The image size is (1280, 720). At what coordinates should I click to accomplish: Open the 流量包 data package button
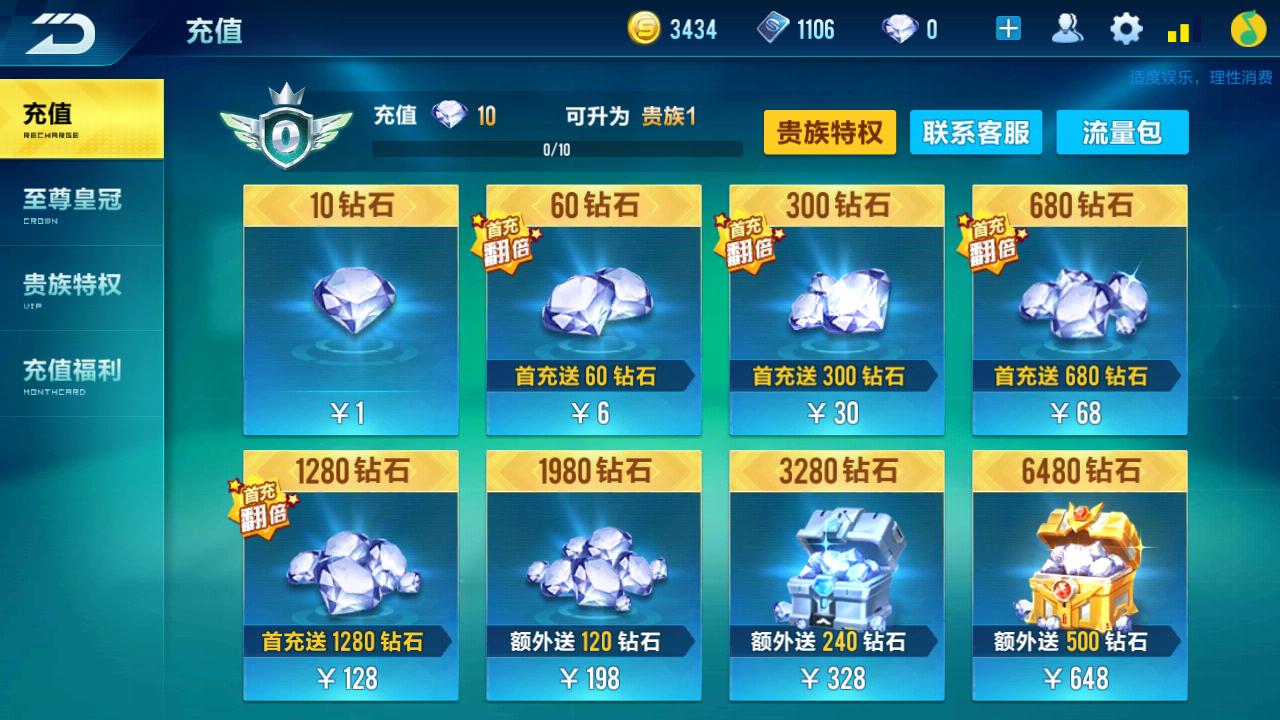coord(1122,132)
